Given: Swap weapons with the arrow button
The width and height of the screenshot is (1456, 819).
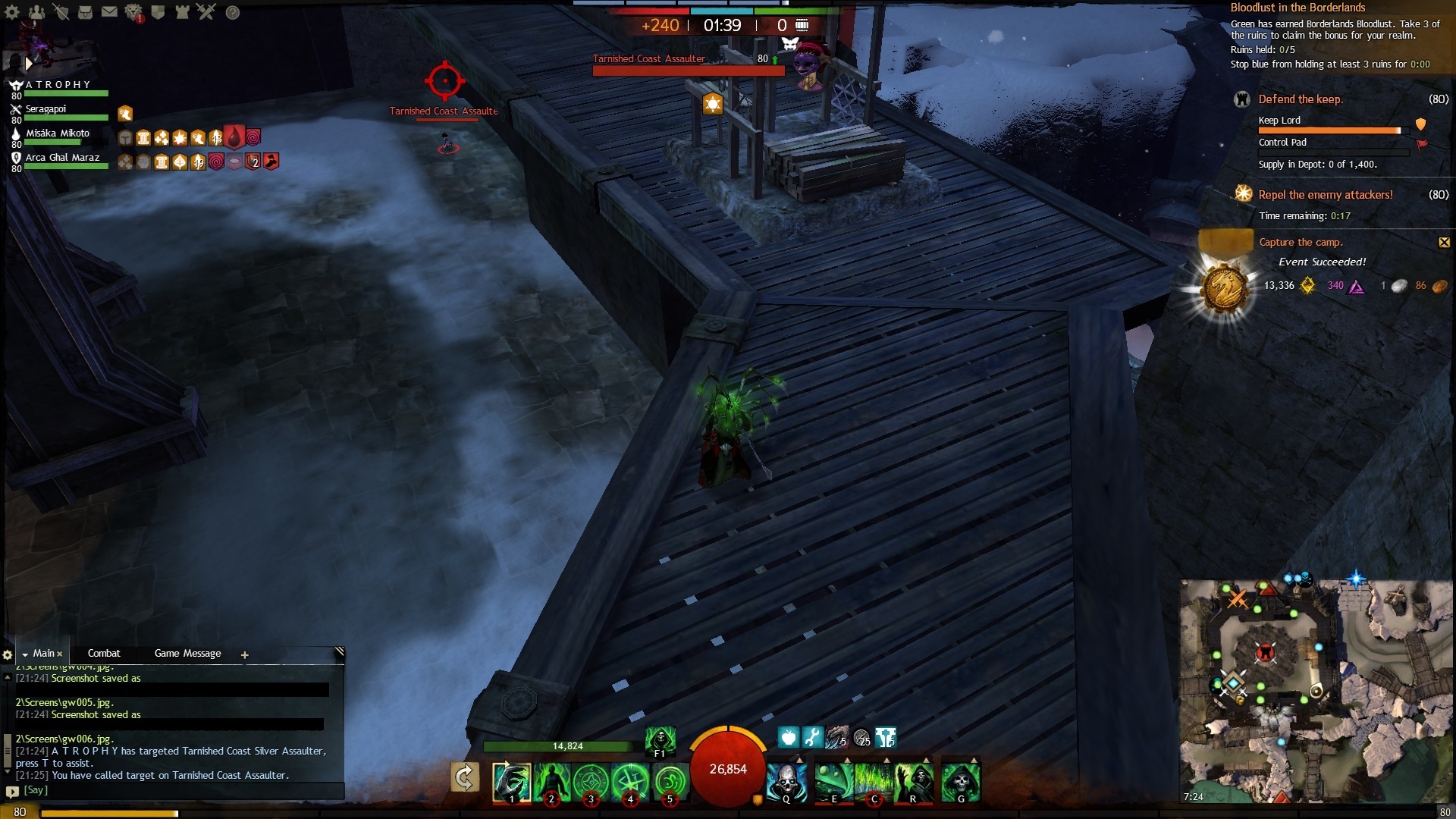Looking at the screenshot, I should (x=464, y=777).
